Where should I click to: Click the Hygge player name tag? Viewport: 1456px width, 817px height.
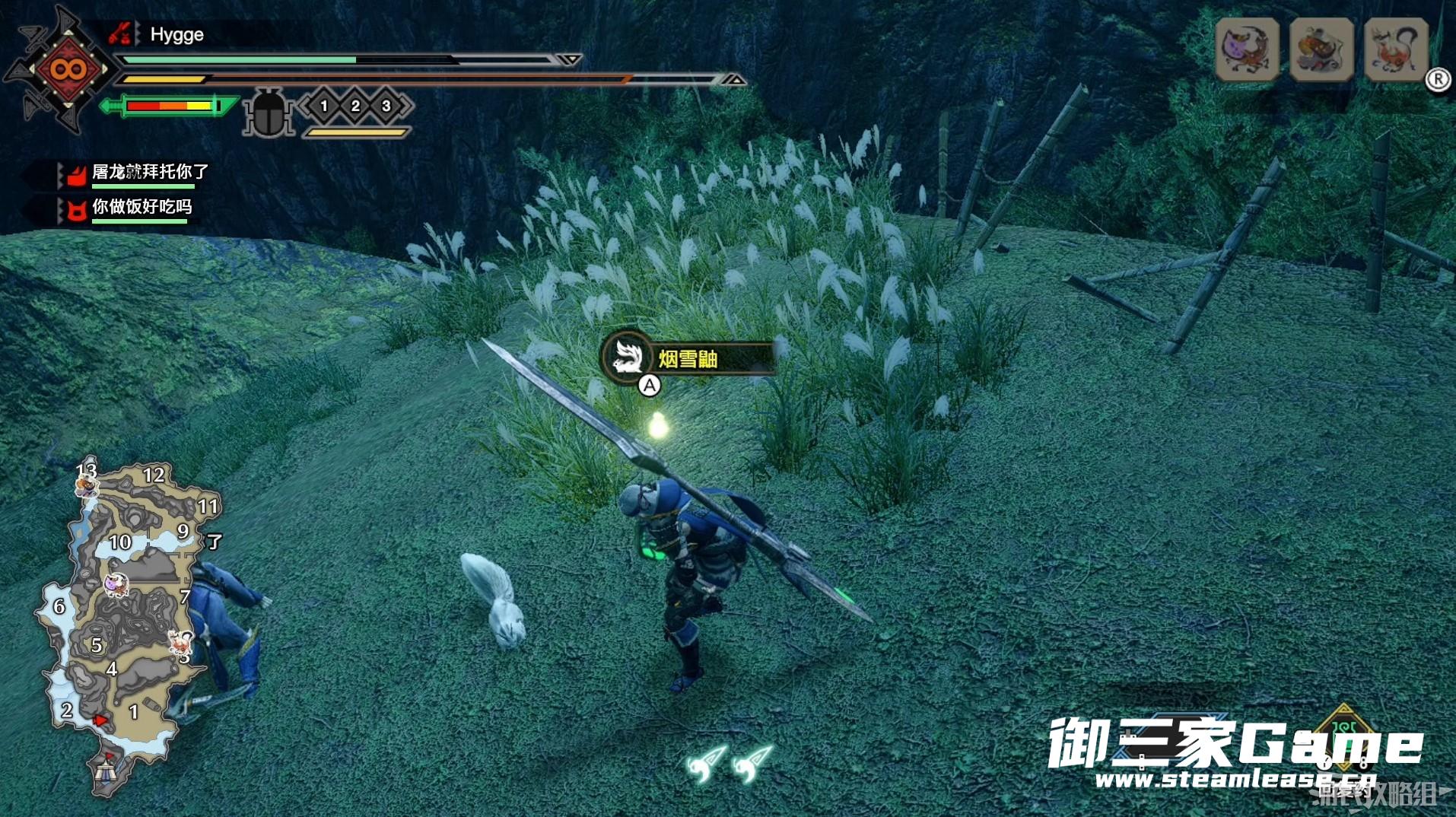tap(176, 34)
